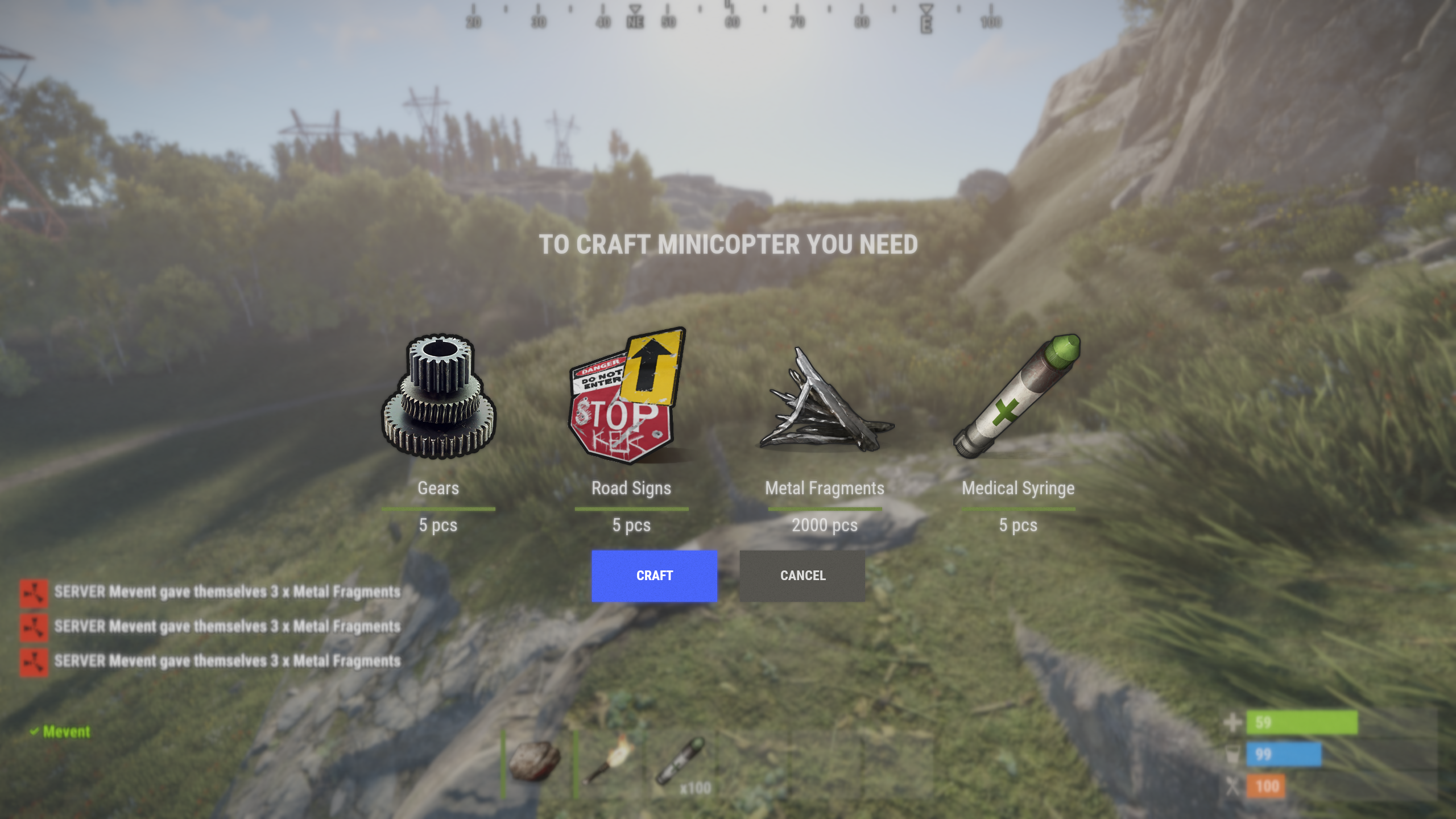Select the Gears ingredient icon

click(x=439, y=396)
